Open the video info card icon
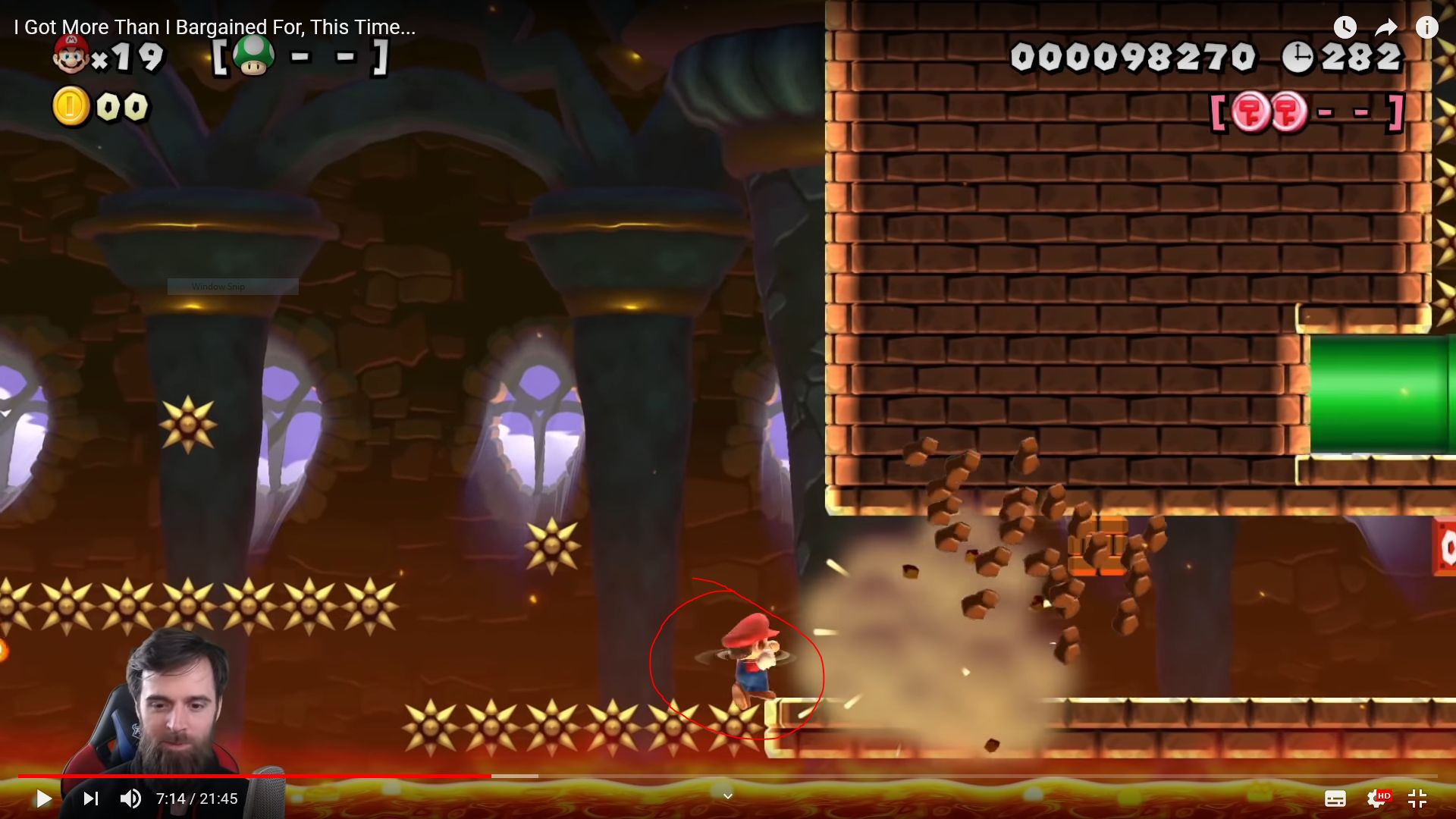This screenshot has width=1456, height=819. [x=1427, y=27]
